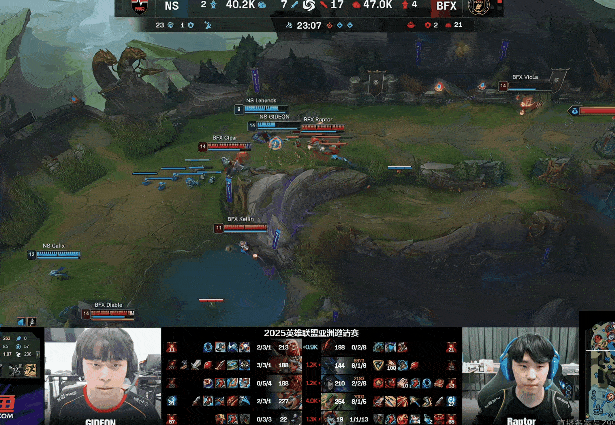Select the GIDEON player webcam feed
615x425 pixels.
click(x=103, y=375)
